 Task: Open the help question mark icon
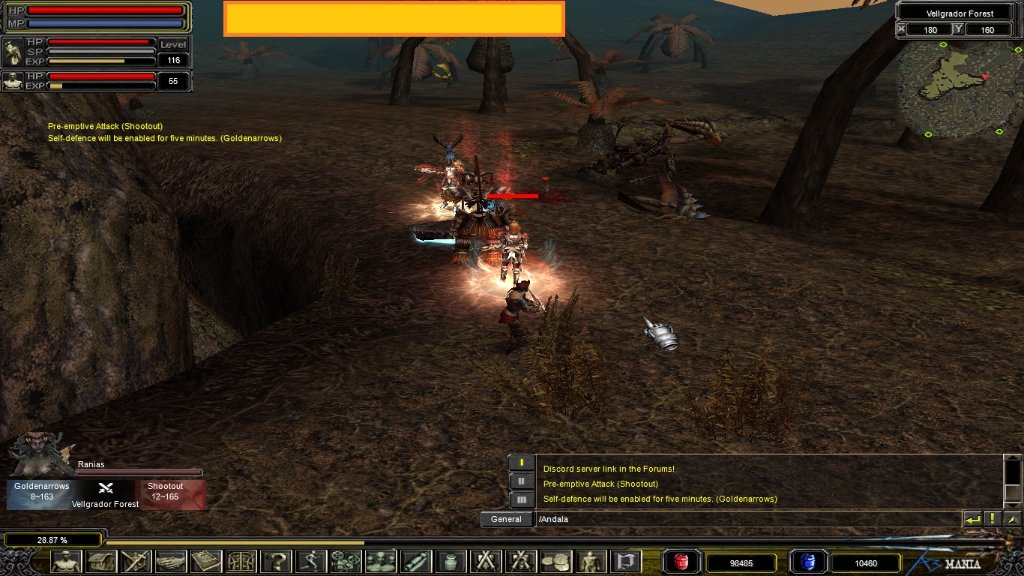coord(276,562)
